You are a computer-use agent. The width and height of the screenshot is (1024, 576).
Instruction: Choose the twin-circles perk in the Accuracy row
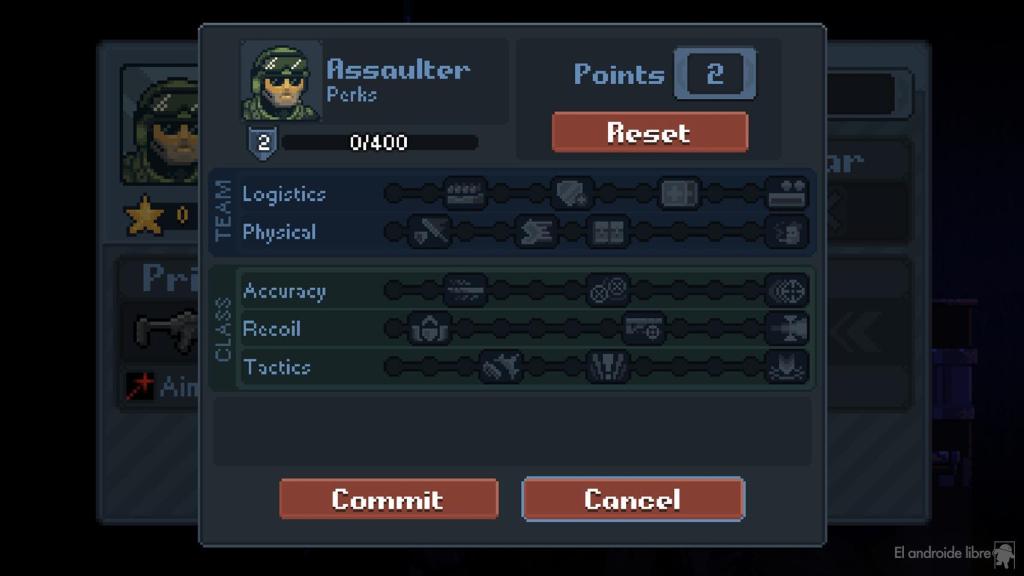point(608,291)
